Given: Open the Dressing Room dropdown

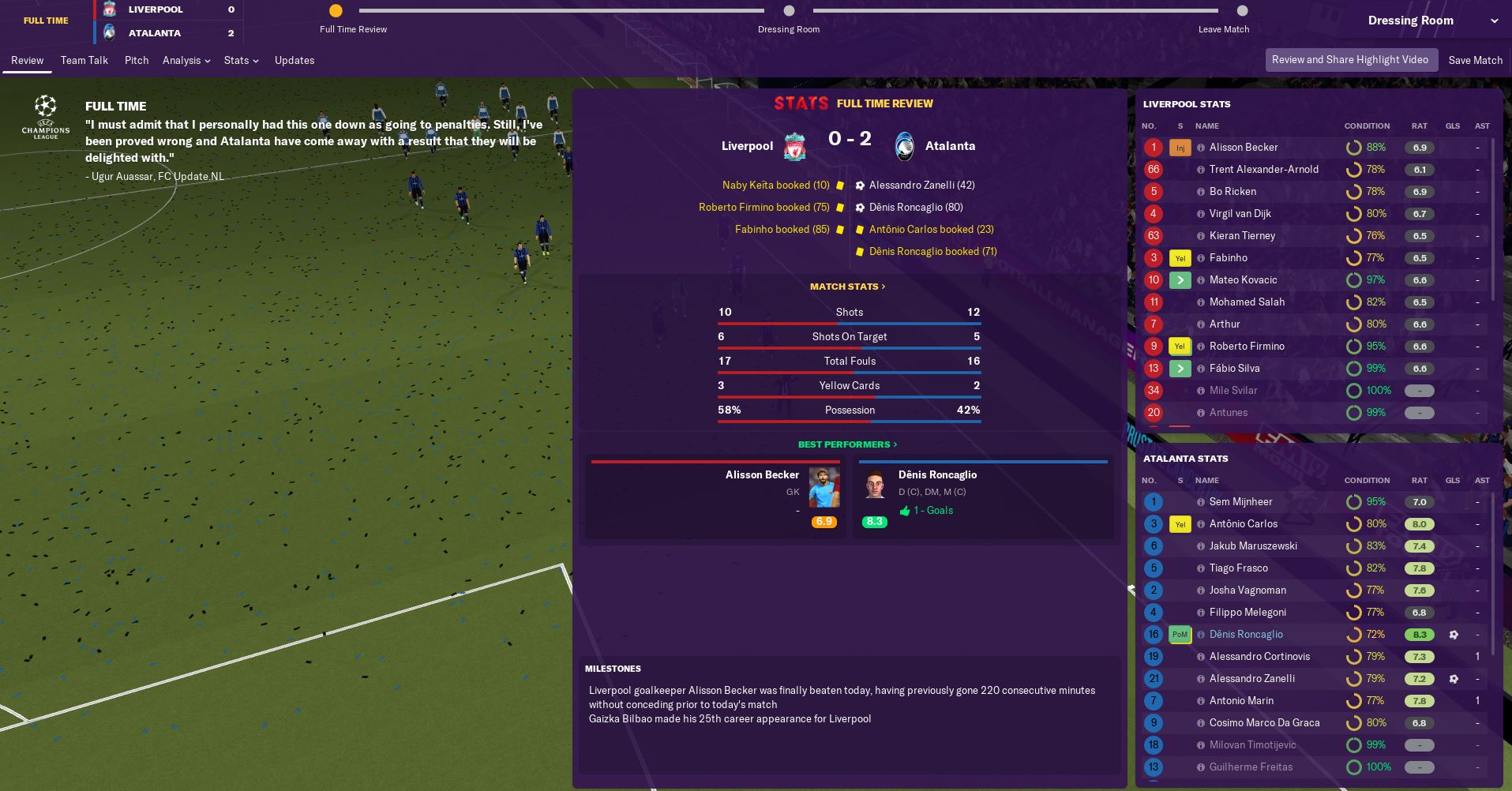Looking at the screenshot, I should 1432,21.
